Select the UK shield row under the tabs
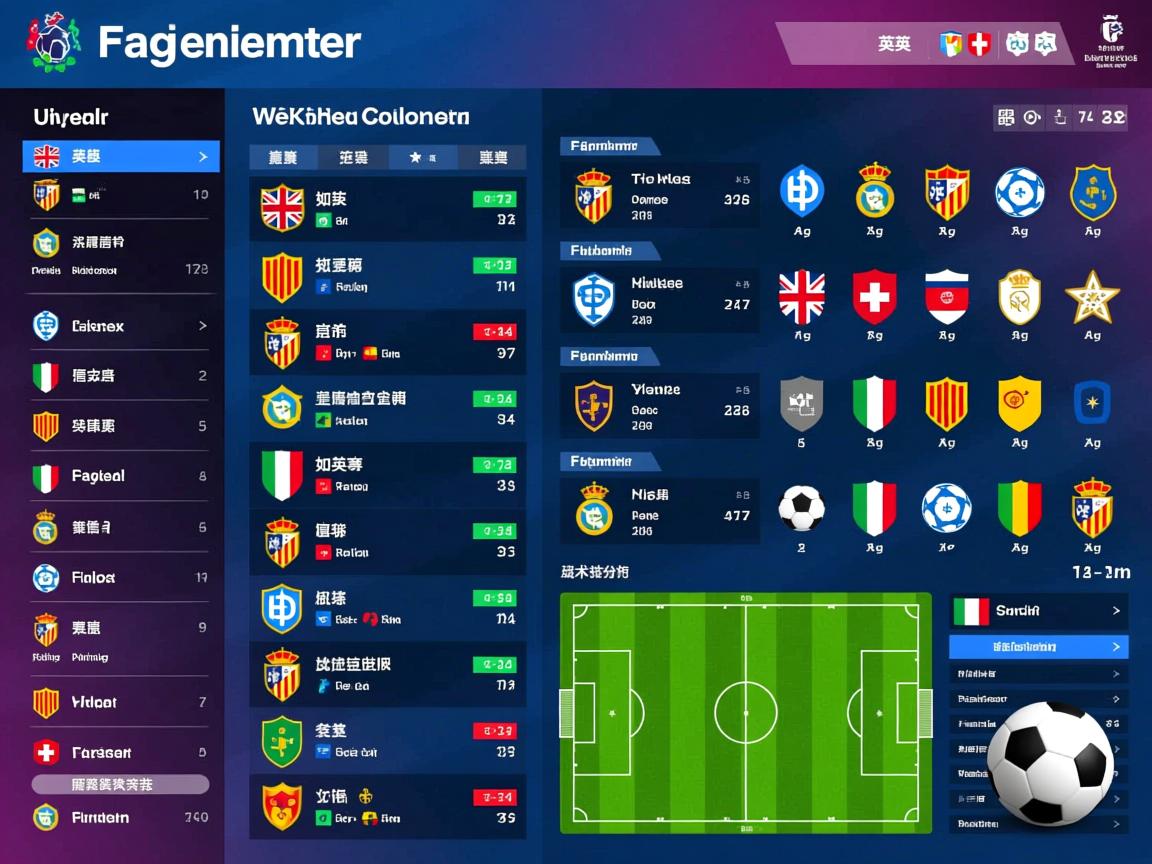This screenshot has height=864, width=1152. [387, 209]
